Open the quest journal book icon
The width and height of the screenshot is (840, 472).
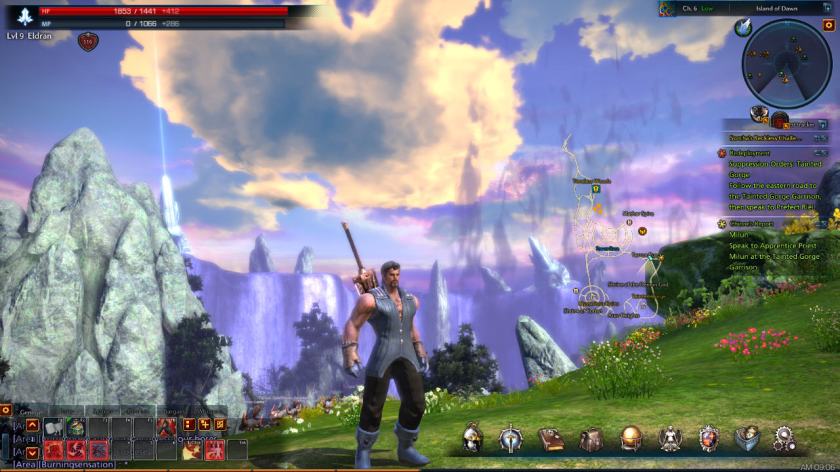tap(551, 438)
